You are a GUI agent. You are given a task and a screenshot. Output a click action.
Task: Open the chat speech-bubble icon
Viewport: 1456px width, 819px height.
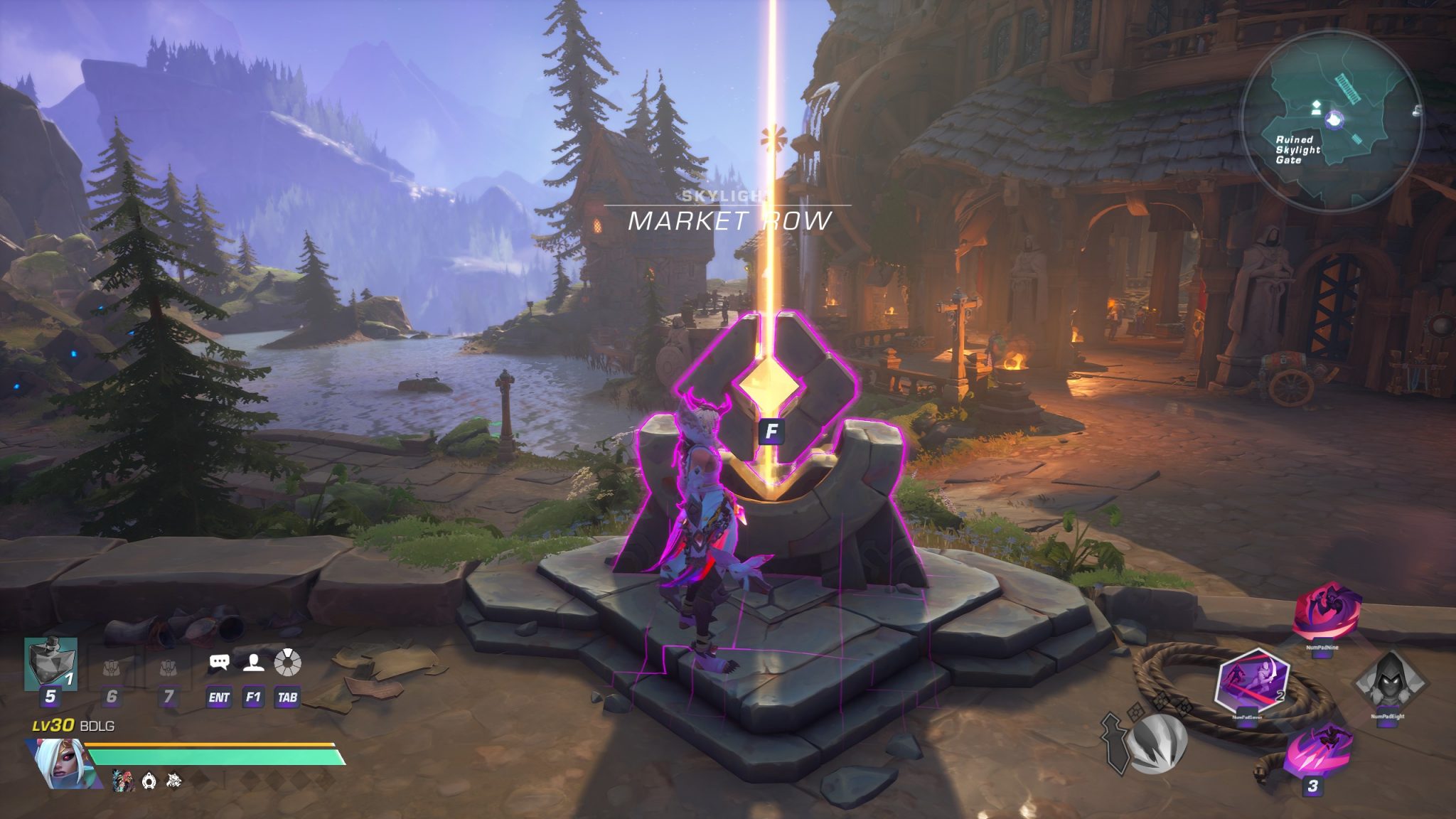[x=220, y=663]
